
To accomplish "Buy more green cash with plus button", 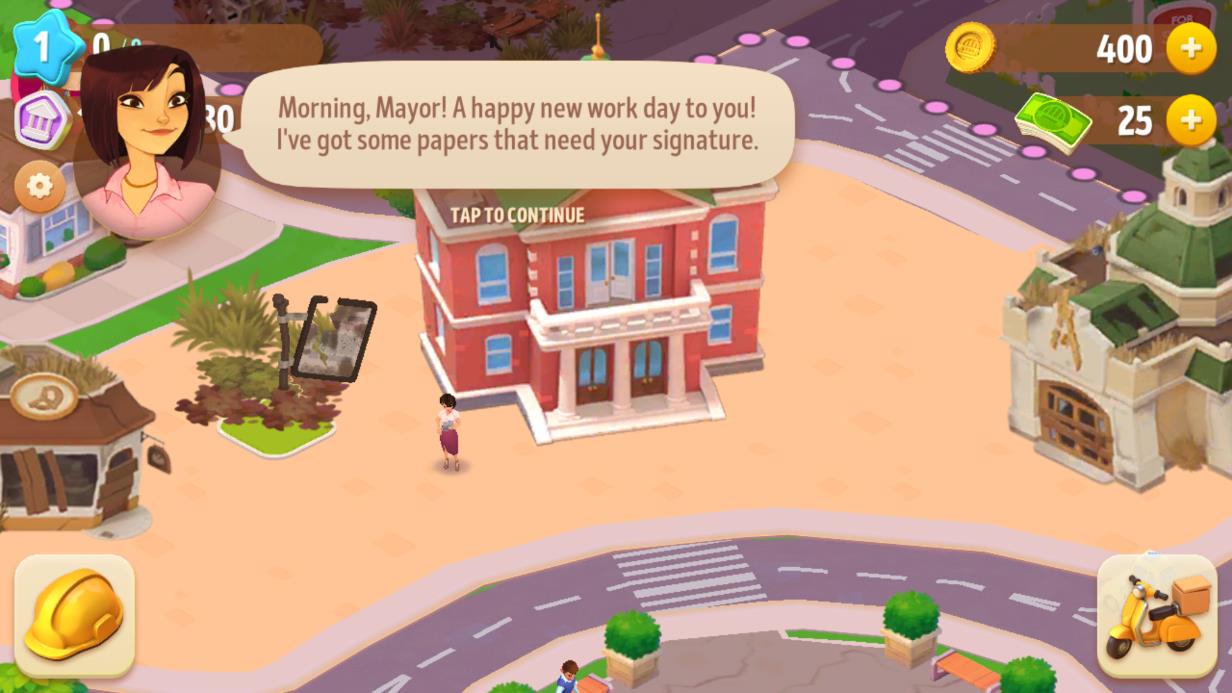I will pyautogui.click(x=1190, y=121).
